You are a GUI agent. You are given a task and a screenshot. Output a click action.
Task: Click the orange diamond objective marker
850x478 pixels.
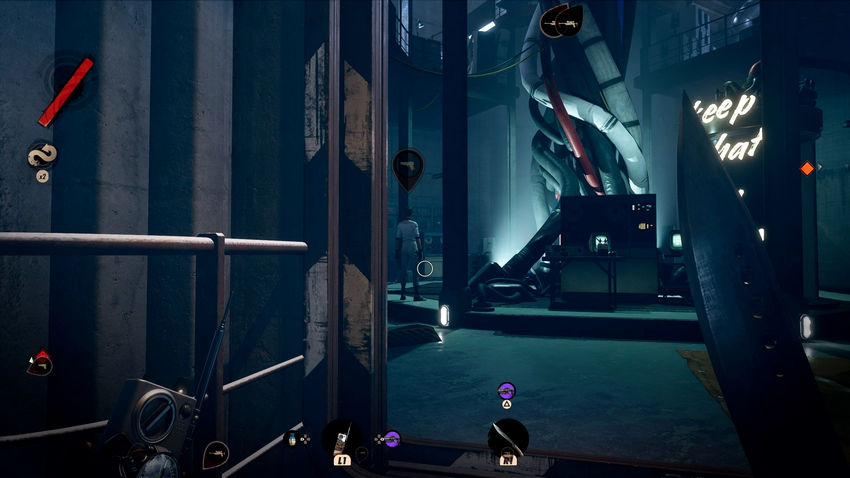point(807,168)
